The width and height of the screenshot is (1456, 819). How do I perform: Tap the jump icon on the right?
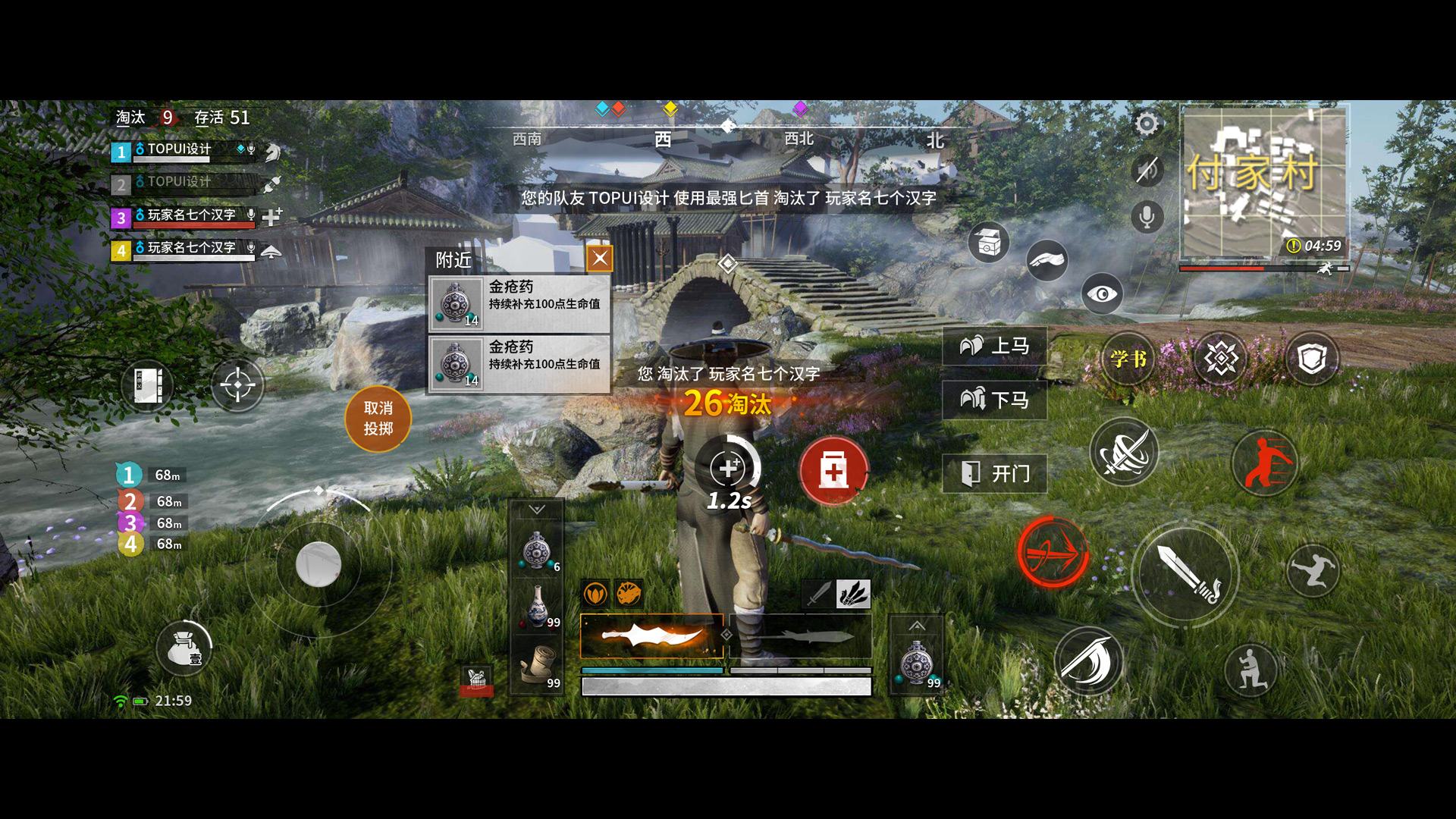tap(1313, 574)
